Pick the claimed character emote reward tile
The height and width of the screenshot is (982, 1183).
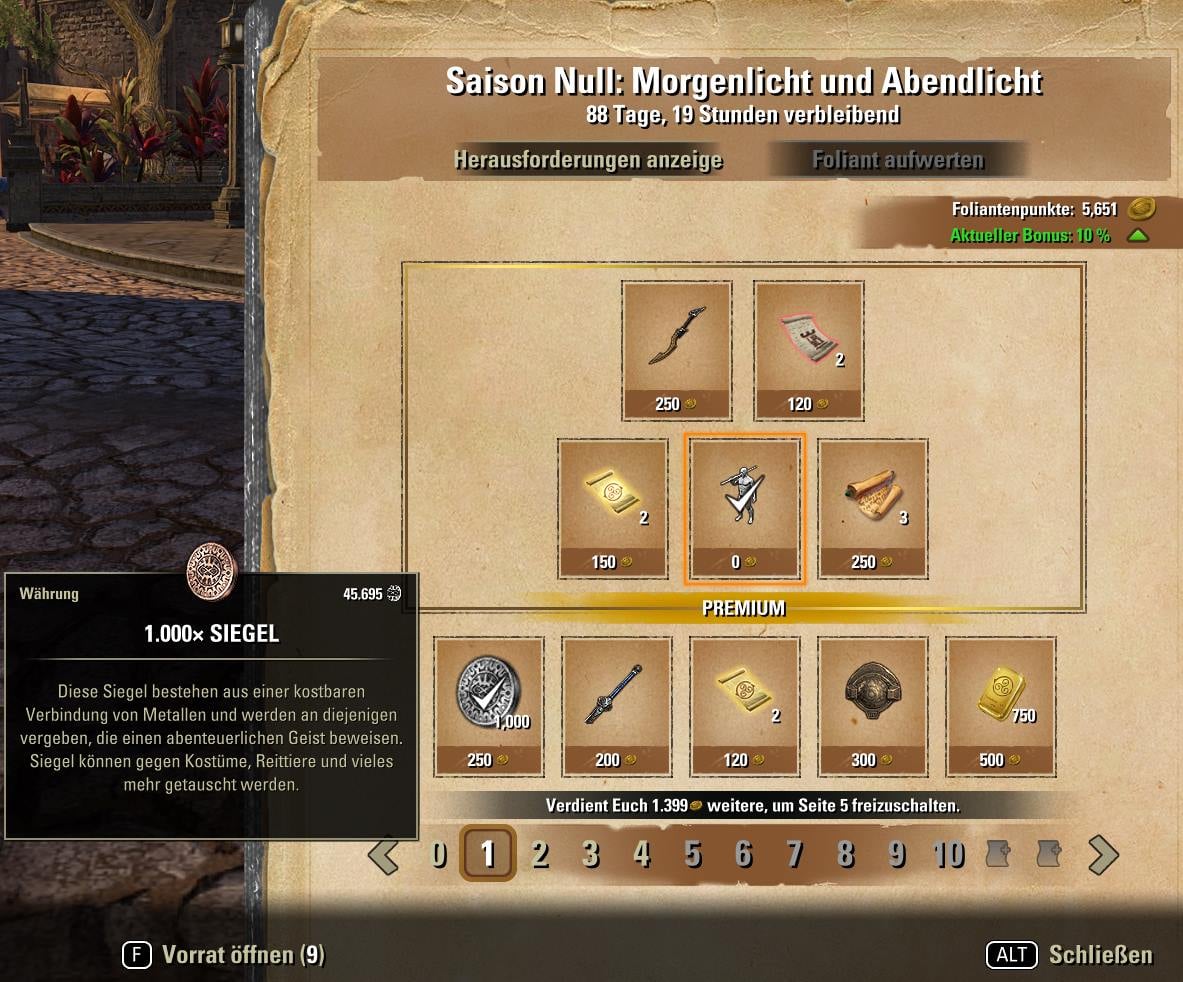tap(744, 508)
